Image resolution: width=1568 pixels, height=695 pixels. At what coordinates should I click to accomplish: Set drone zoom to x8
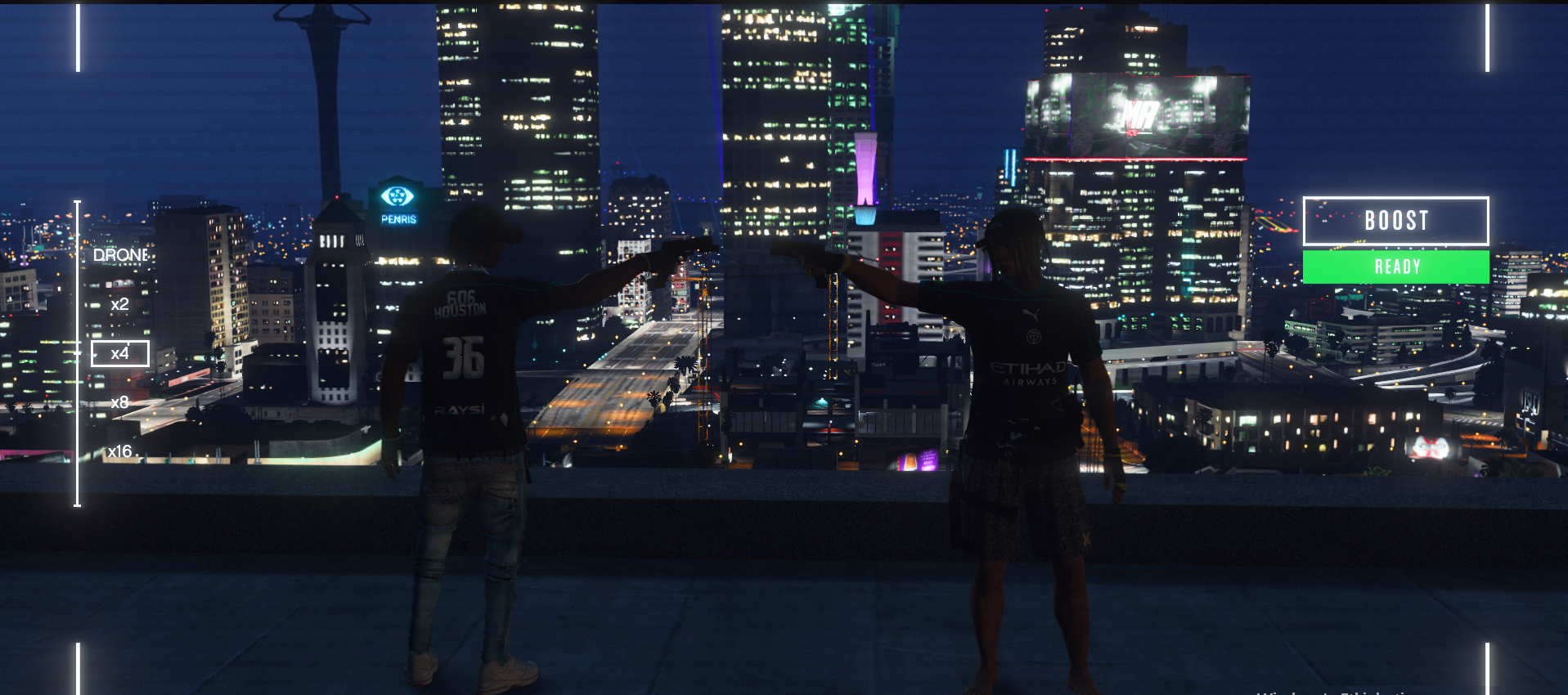119,402
